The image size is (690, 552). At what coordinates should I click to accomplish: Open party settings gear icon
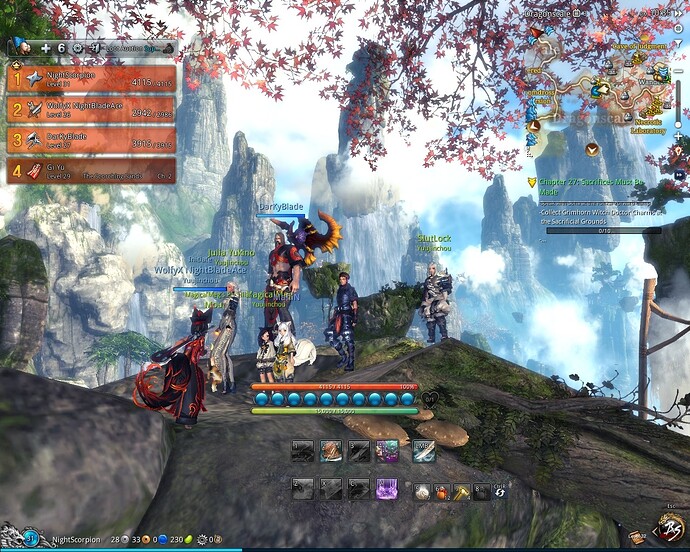point(78,47)
